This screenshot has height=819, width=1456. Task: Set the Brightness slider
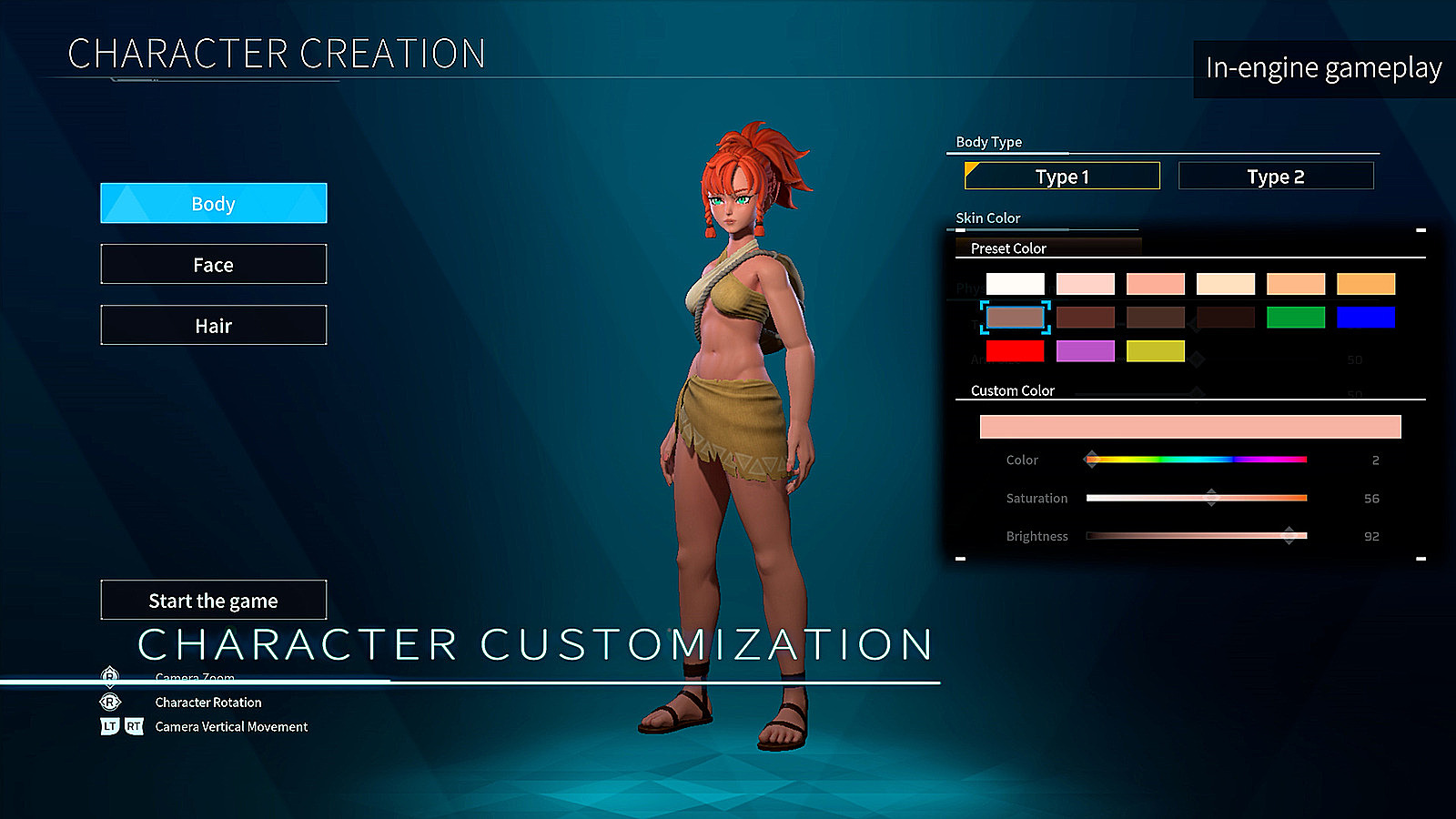click(x=1196, y=536)
